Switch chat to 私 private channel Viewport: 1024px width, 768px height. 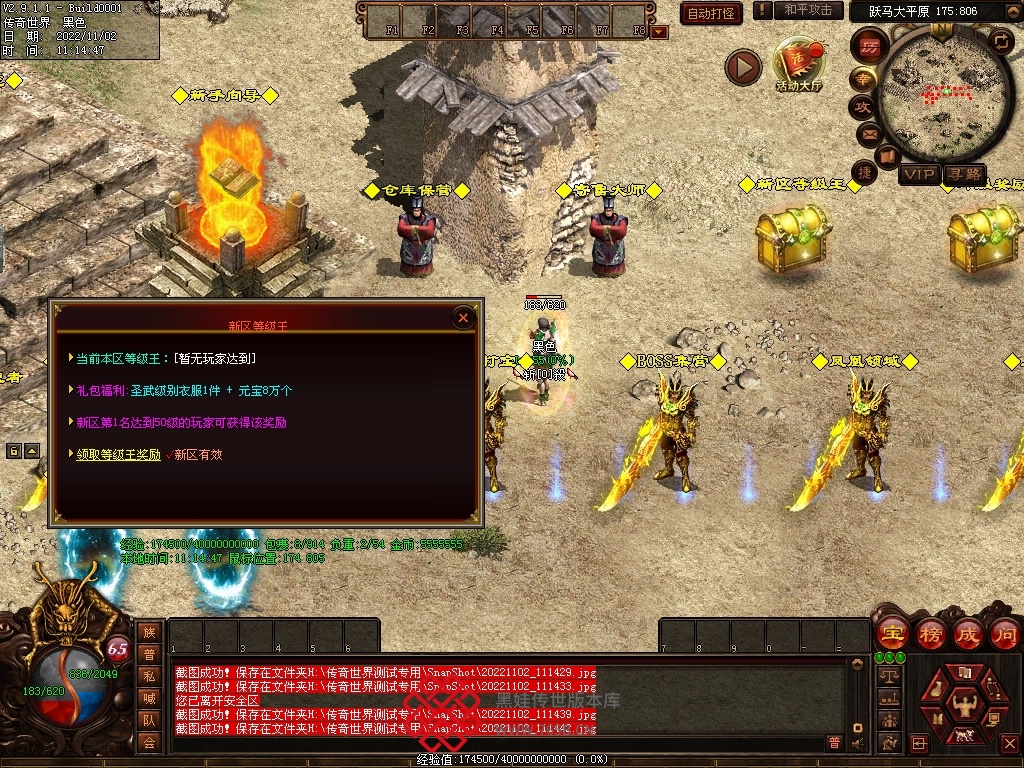tap(148, 676)
